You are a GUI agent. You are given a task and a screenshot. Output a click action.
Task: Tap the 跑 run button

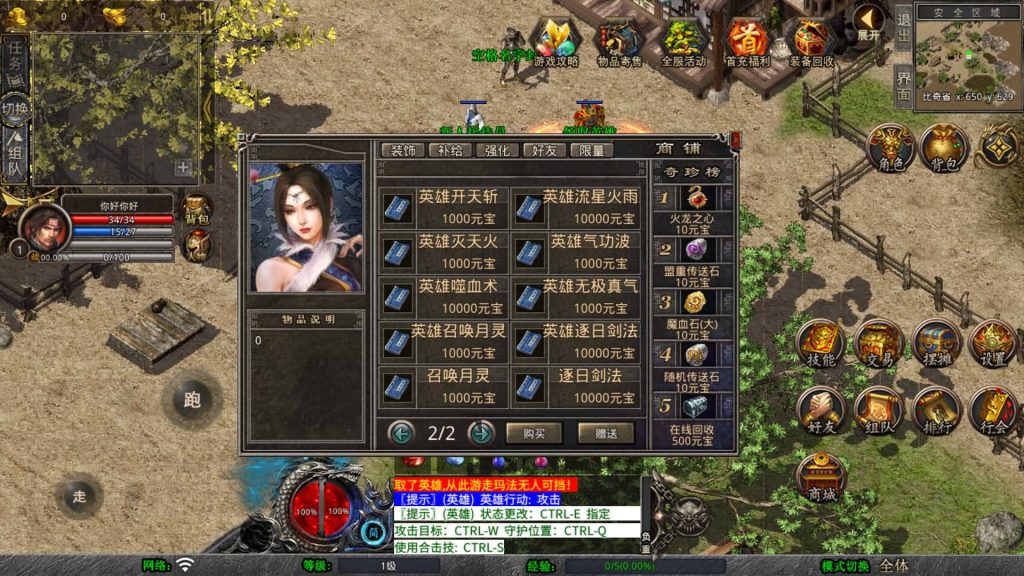192,400
